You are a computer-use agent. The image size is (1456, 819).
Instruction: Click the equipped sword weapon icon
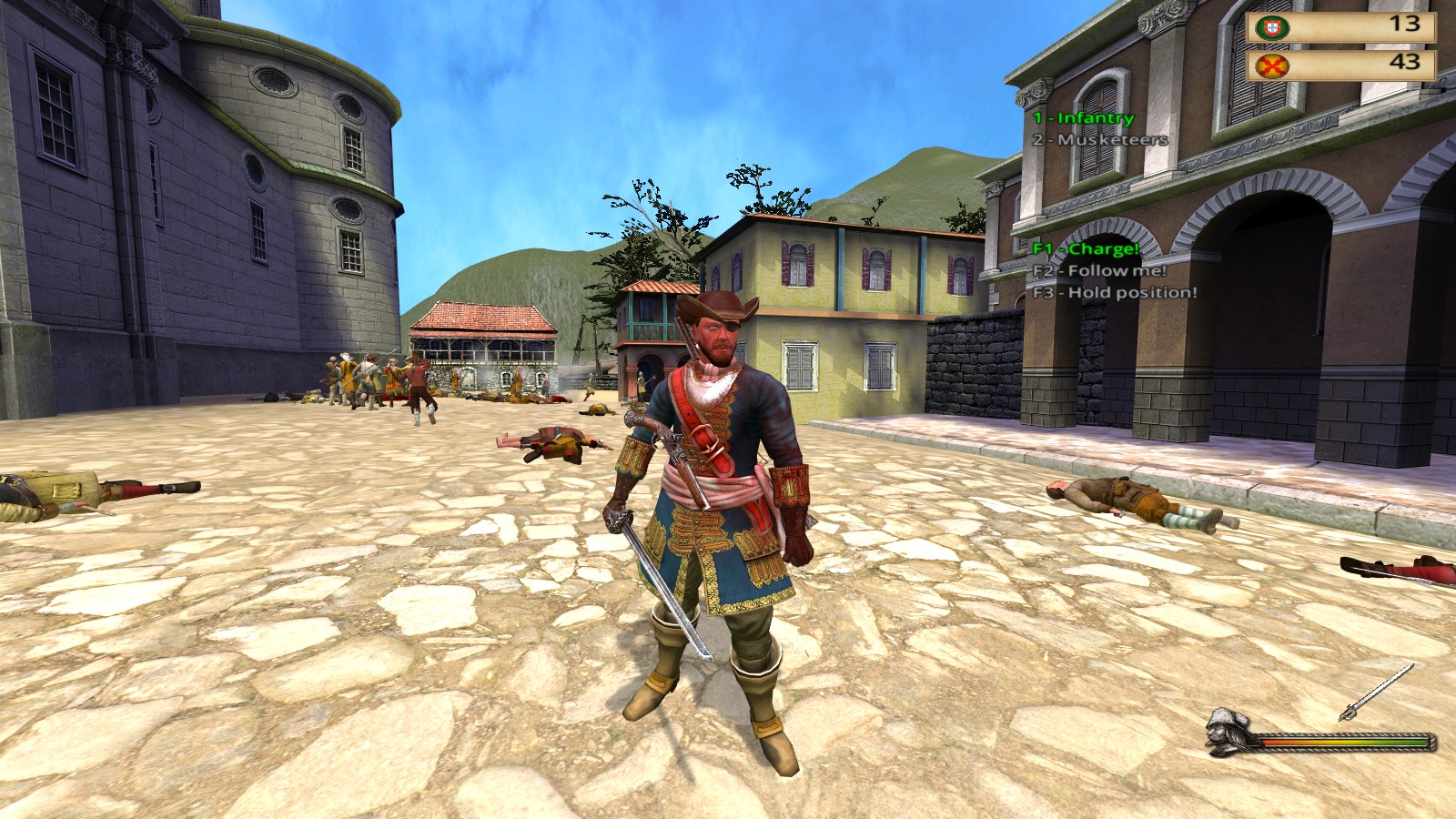[x=1376, y=693]
